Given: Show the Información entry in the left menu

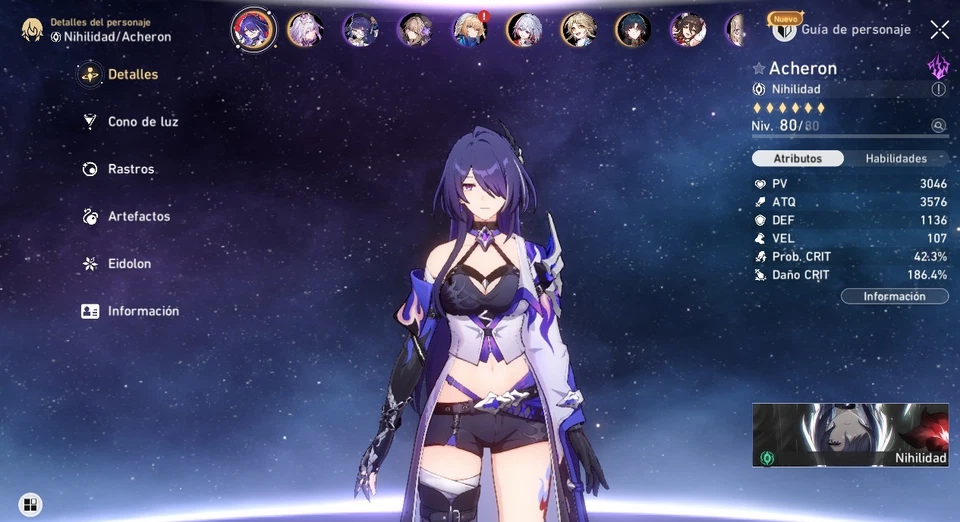Looking at the screenshot, I should (x=142, y=311).
